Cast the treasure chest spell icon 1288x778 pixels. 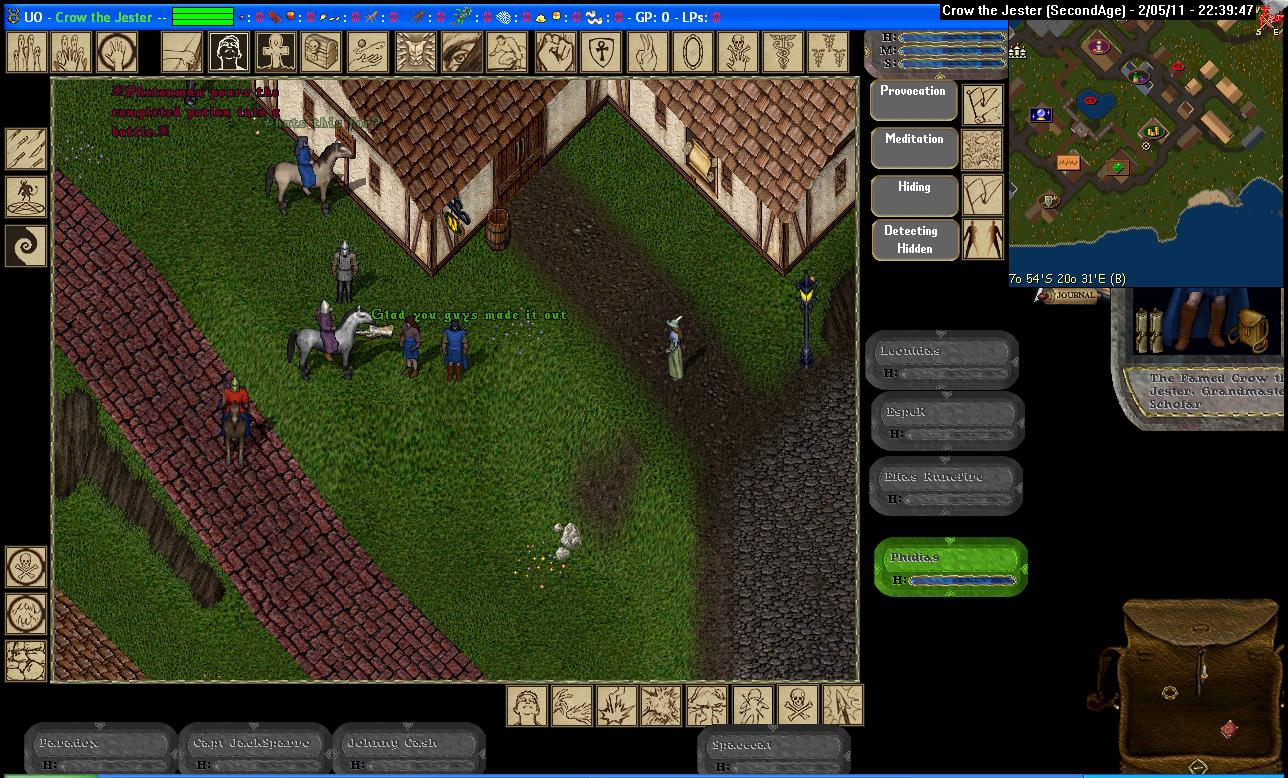click(322, 51)
